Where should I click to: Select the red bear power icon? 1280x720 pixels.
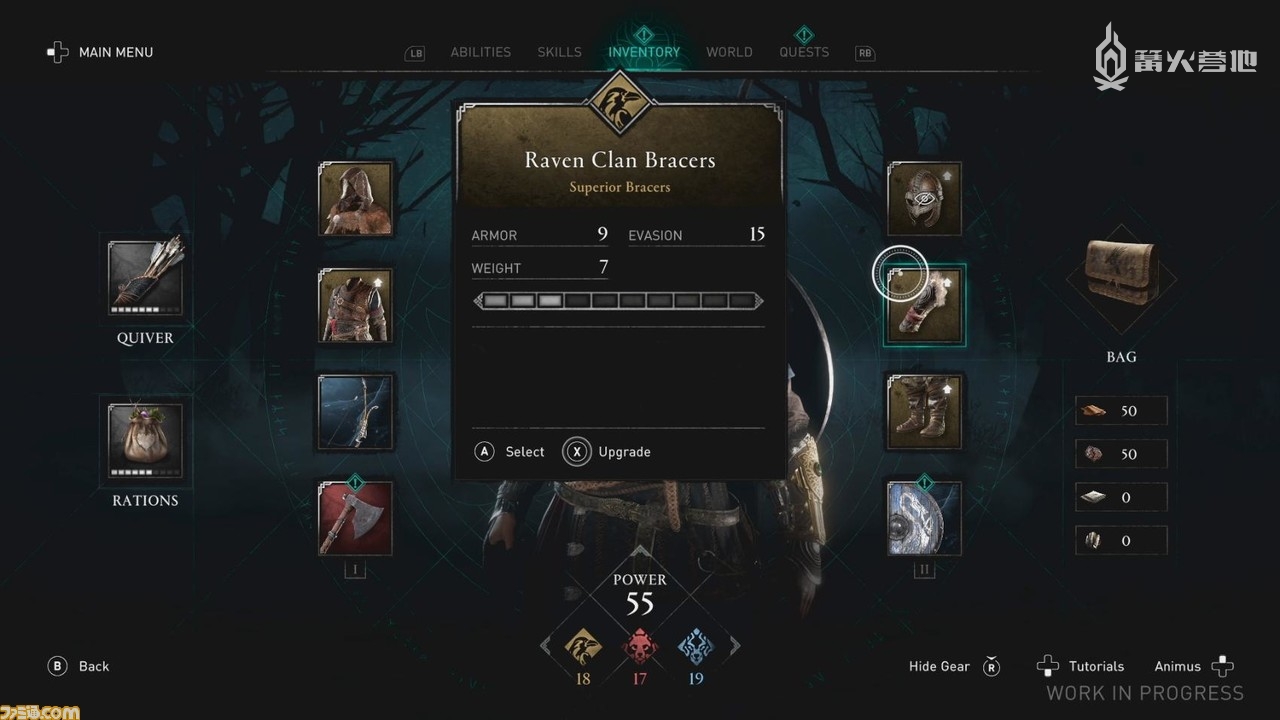tap(639, 648)
